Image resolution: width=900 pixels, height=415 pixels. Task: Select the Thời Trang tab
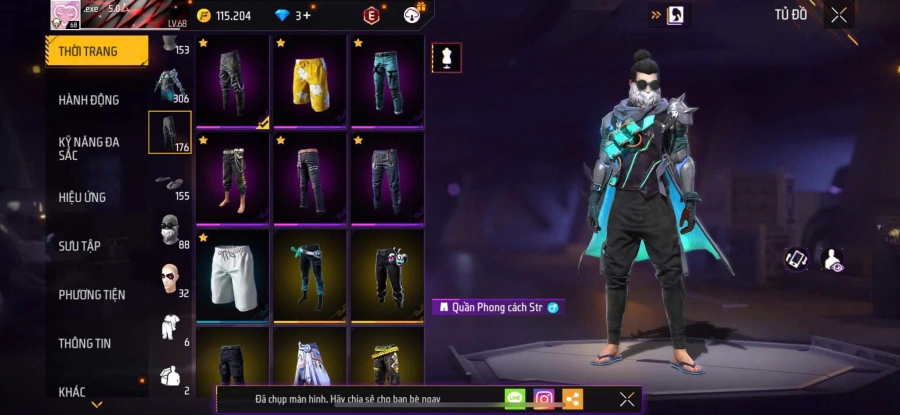90,51
